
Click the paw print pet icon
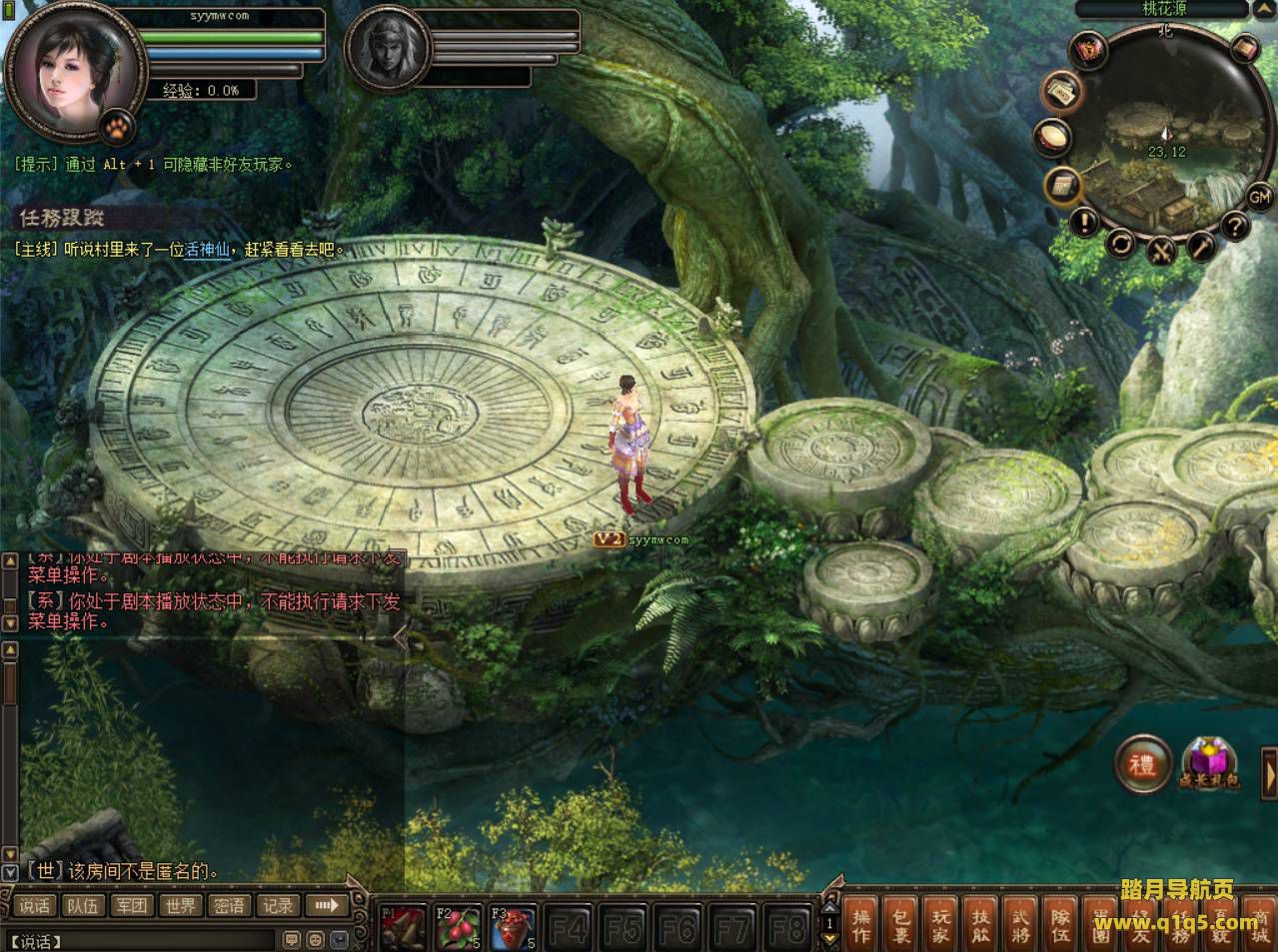(x=119, y=126)
